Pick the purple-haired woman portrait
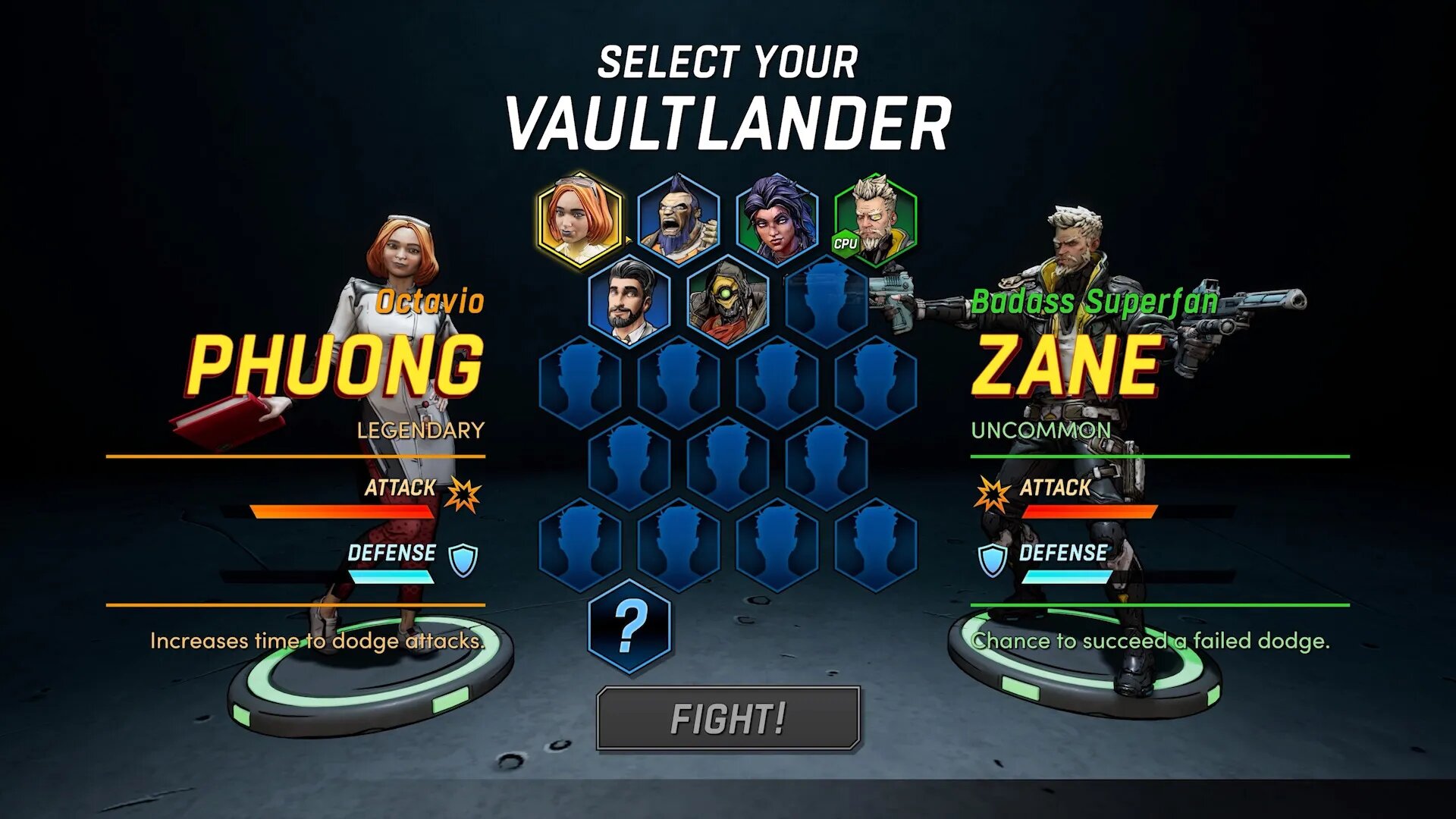This screenshot has height=819, width=1456. tap(777, 220)
